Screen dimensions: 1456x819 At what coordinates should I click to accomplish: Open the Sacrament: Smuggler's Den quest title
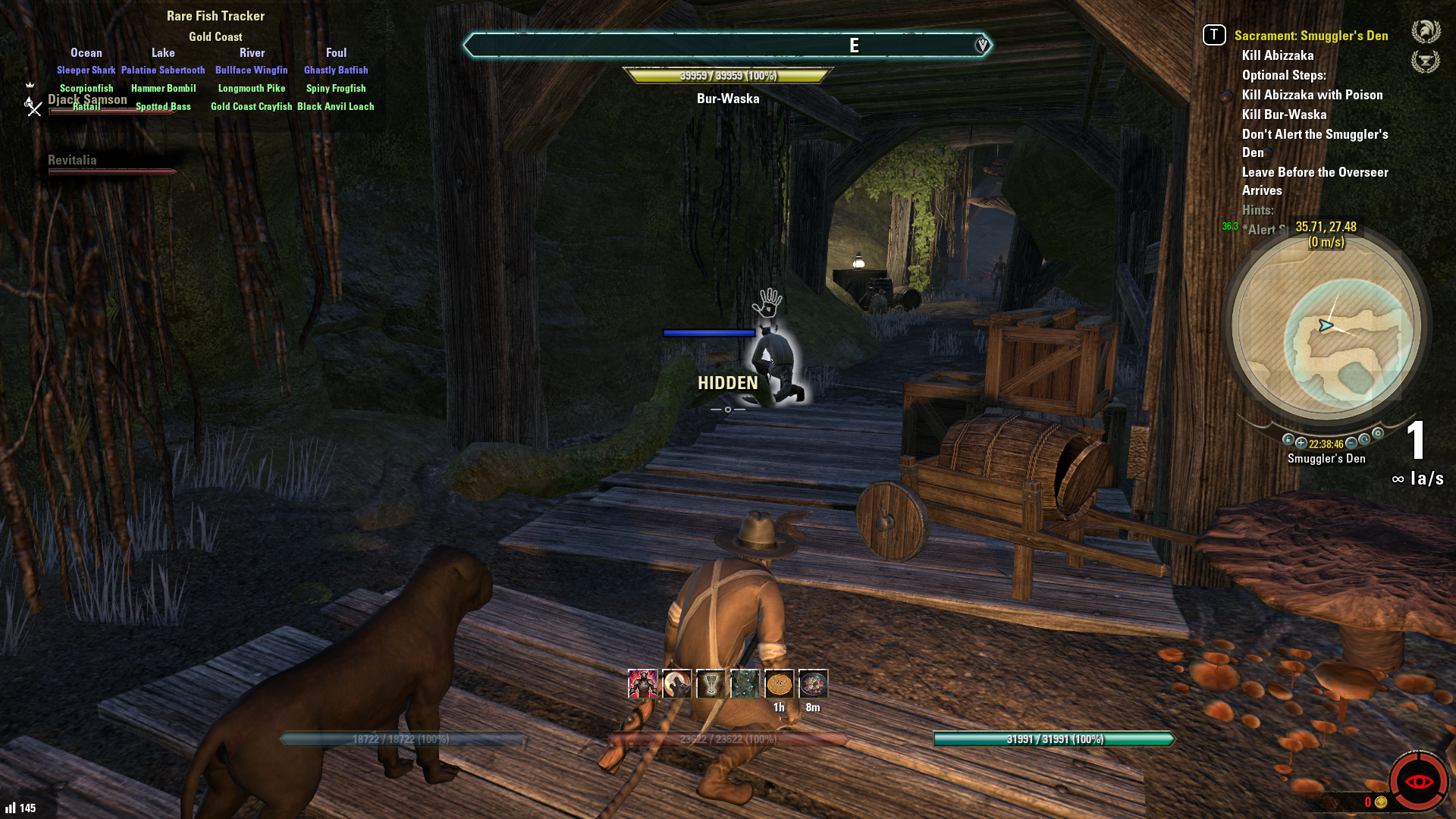pyautogui.click(x=1310, y=36)
